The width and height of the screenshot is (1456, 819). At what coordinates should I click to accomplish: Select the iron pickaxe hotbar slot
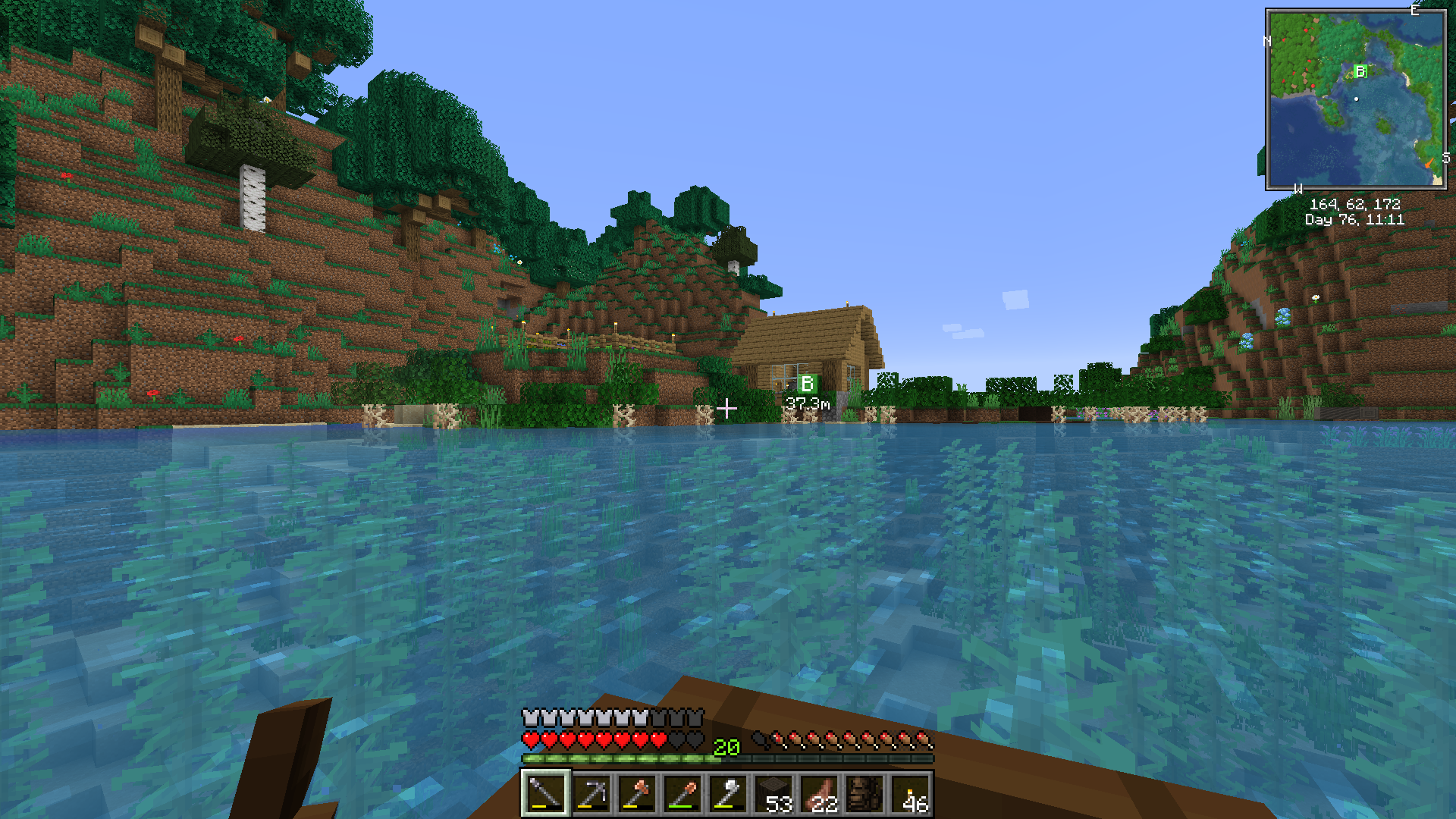point(591,794)
